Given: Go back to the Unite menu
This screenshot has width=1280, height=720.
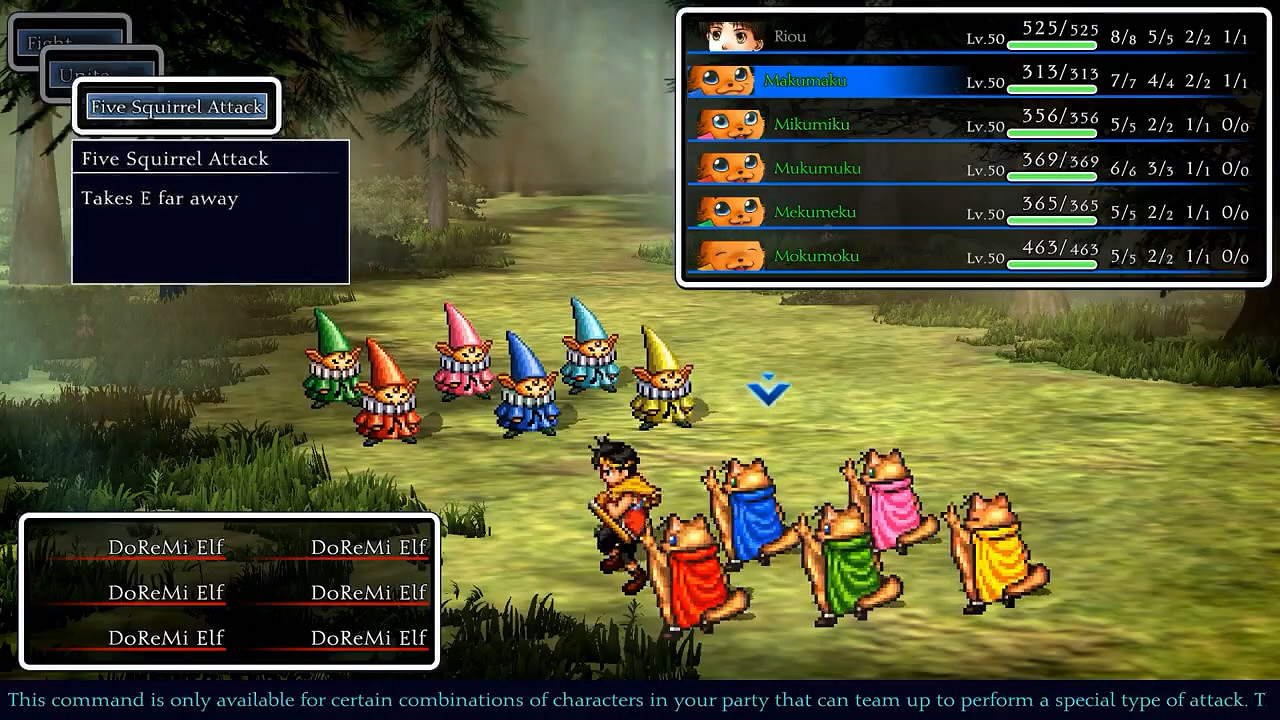Looking at the screenshot, I should click(x=84, y=74).
